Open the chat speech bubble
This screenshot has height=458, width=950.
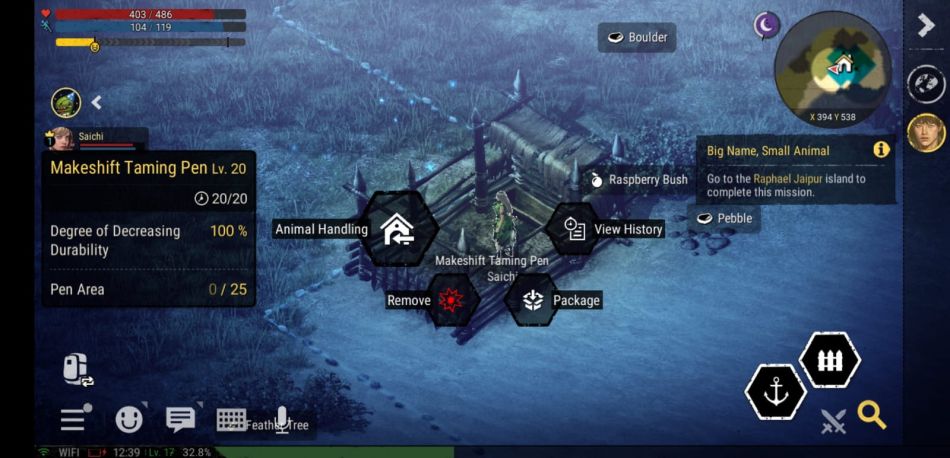click(x=180, y=420)
